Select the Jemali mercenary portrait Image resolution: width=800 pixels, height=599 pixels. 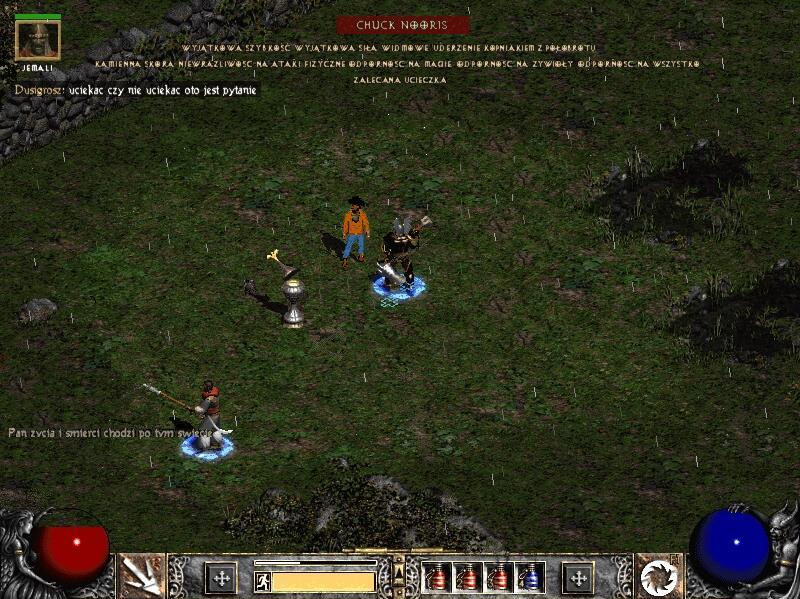tap(38, 40)
